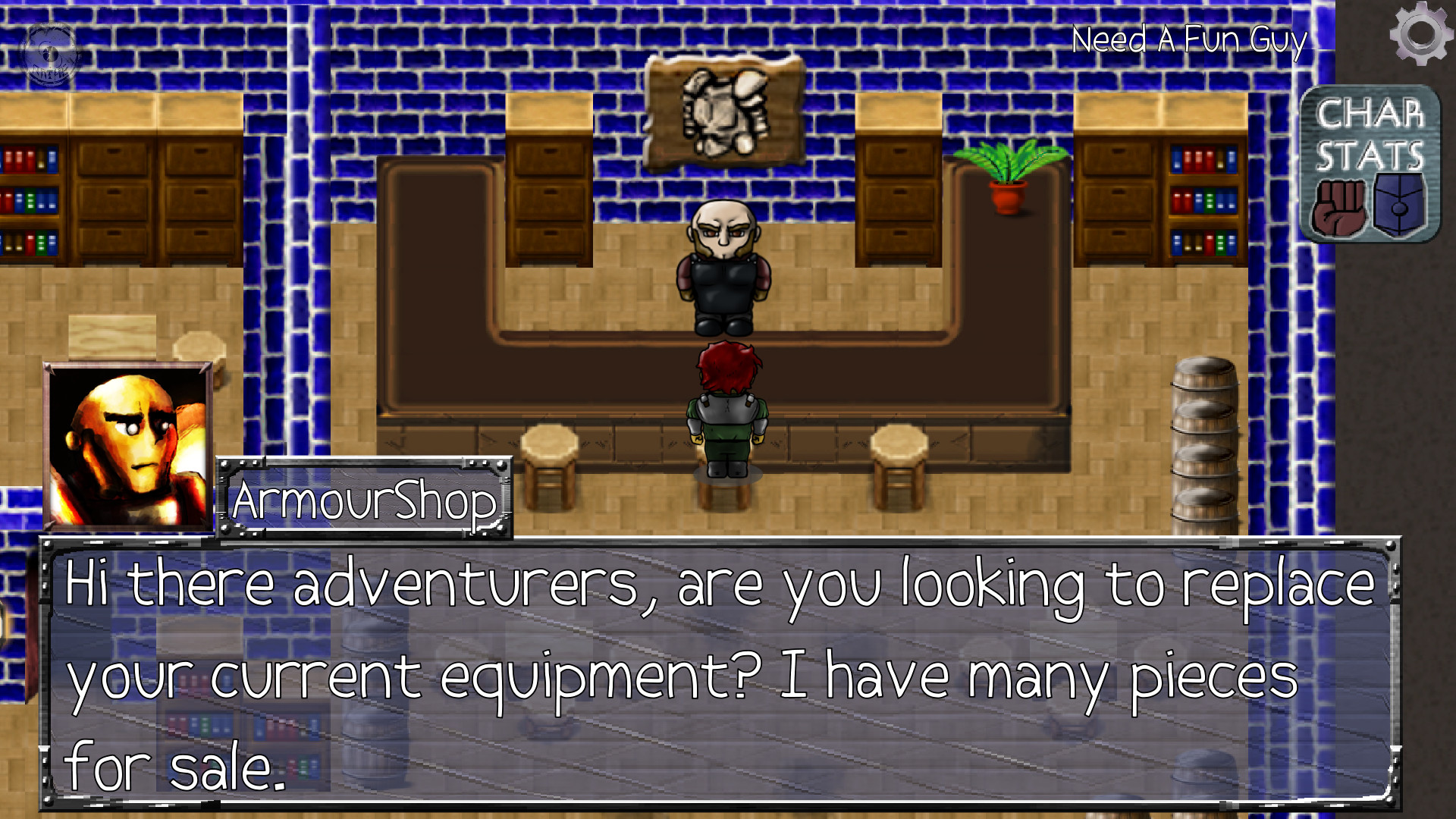Screen dimensions: 1456x819
Task: Click the armor sign above the shopkeeper
Action: (x=724, y=110)
